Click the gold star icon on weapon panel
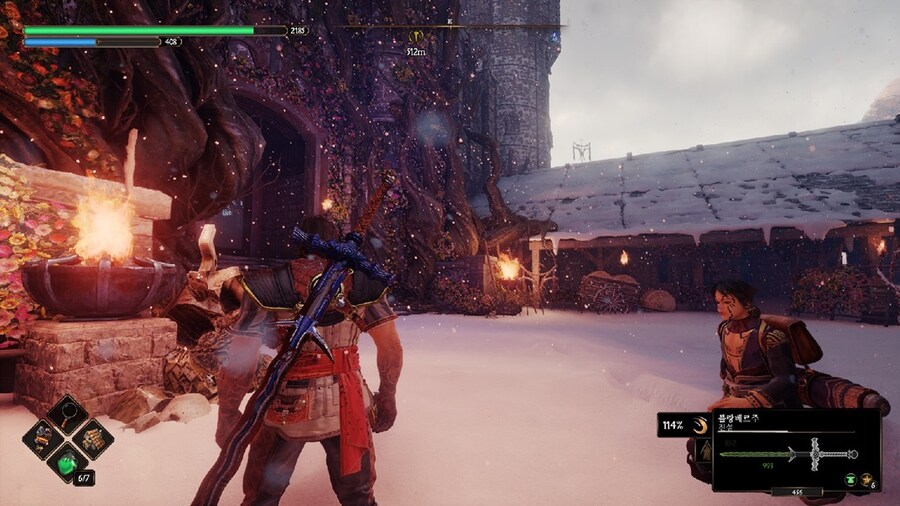The height and width of the screenshot is (506, 900). point(865,480)
